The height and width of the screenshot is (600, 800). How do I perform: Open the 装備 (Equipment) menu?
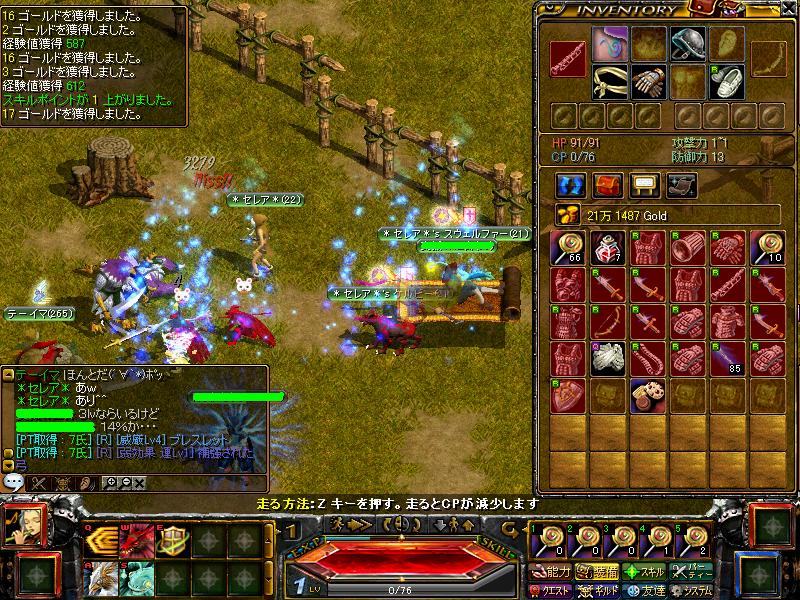(x=598, y=572)
